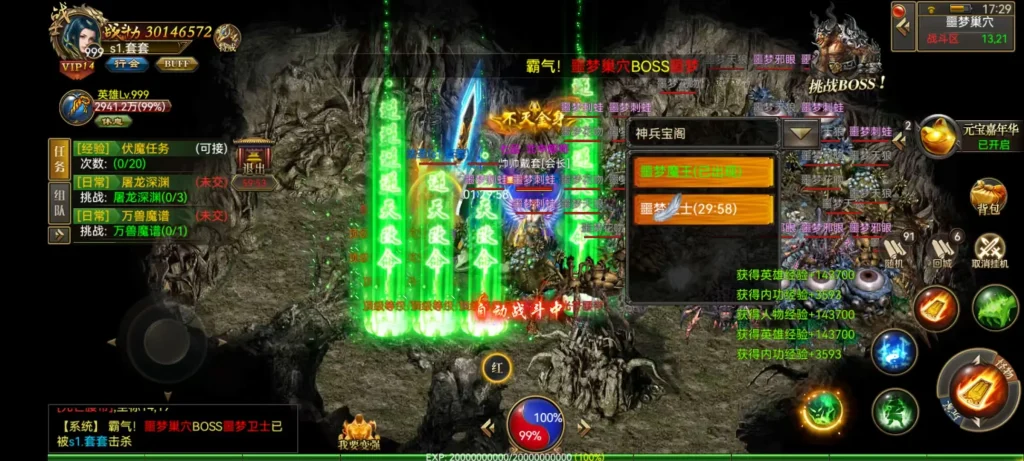Screen dimensions: 1024x461
Task: Use the 回城 return-to-town scroll
Action: click(941, 250)
